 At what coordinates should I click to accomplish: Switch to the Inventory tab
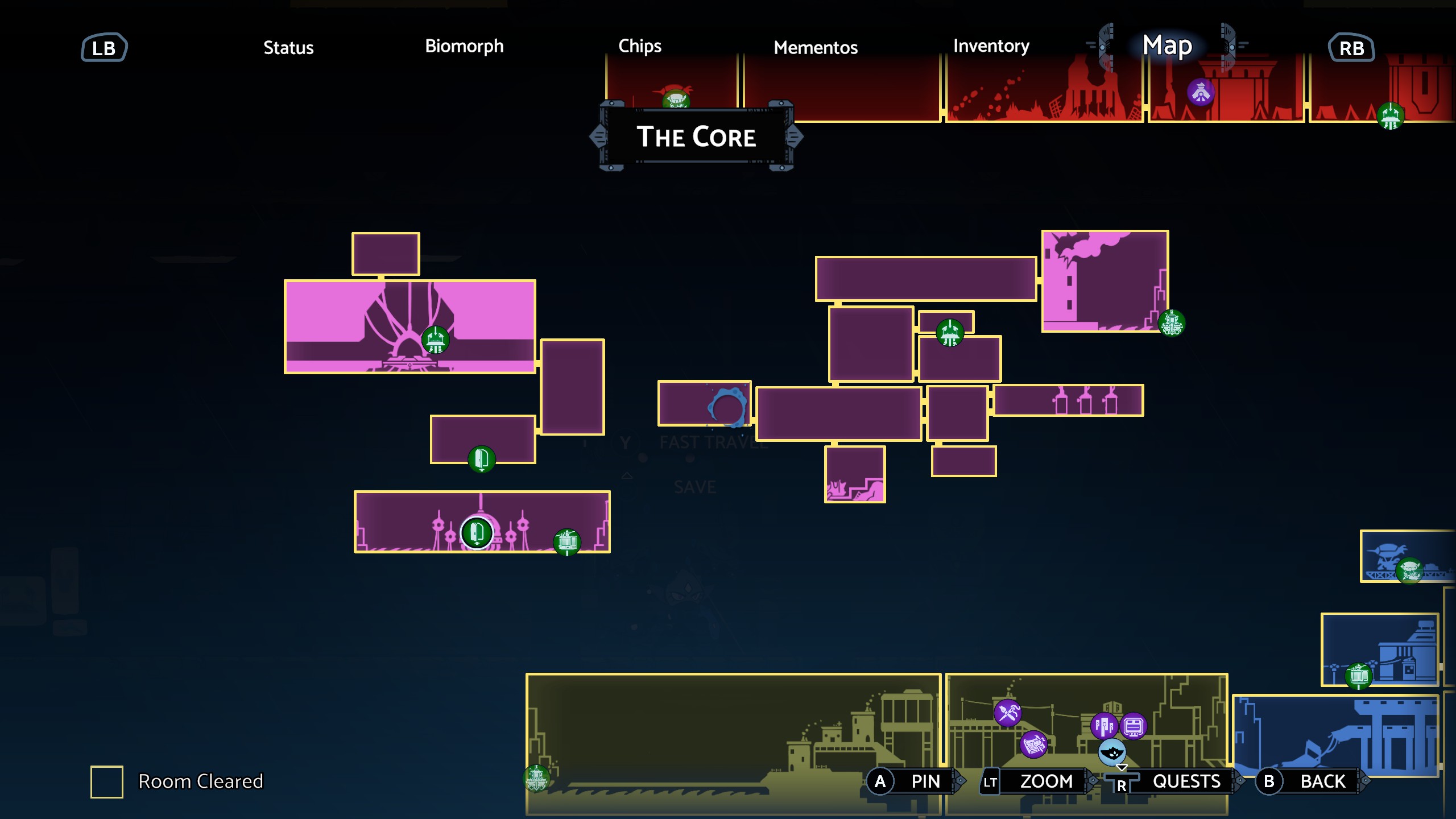point(991,47)
